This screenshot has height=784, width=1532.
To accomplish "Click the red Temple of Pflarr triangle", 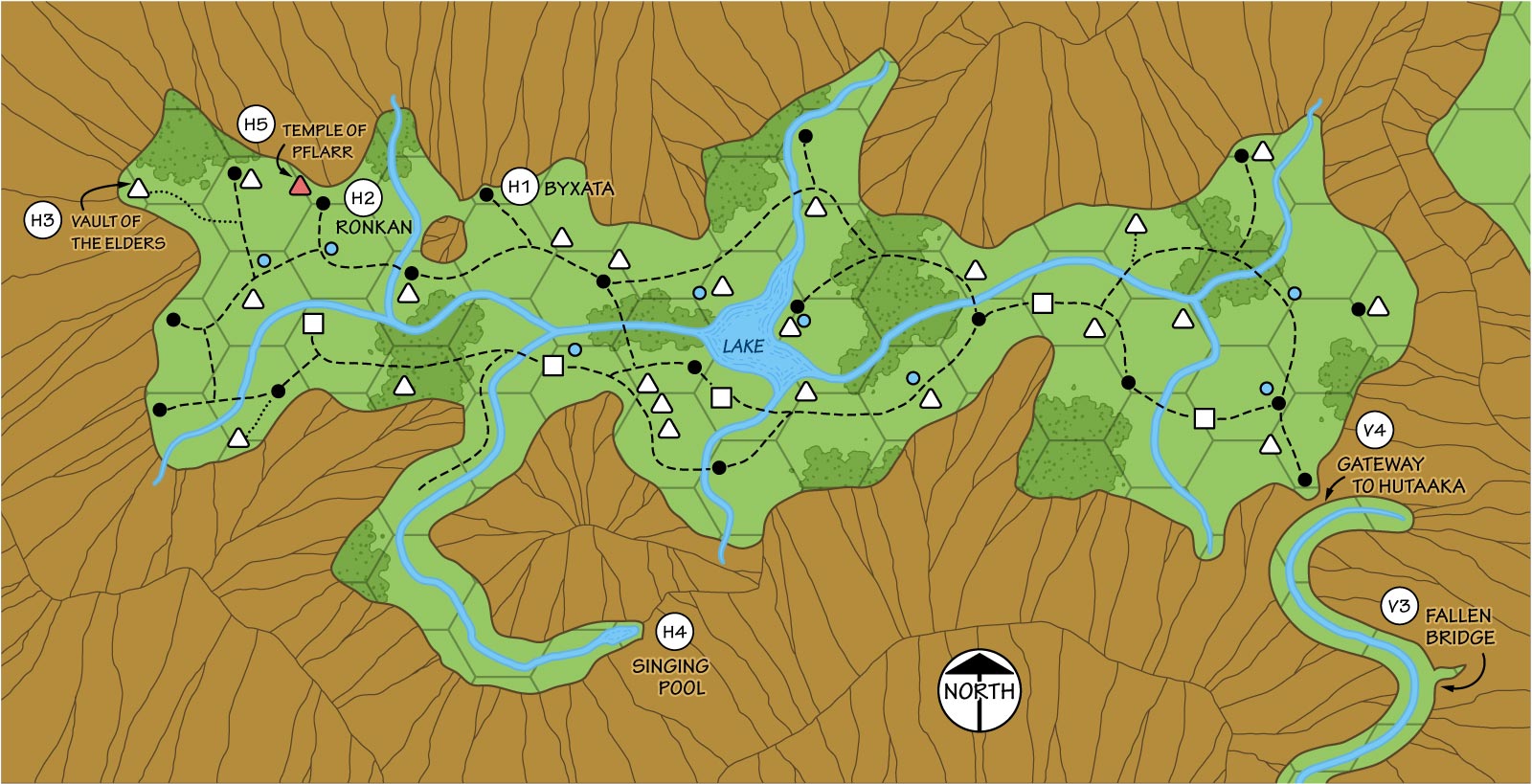I will tap(301, 186).
